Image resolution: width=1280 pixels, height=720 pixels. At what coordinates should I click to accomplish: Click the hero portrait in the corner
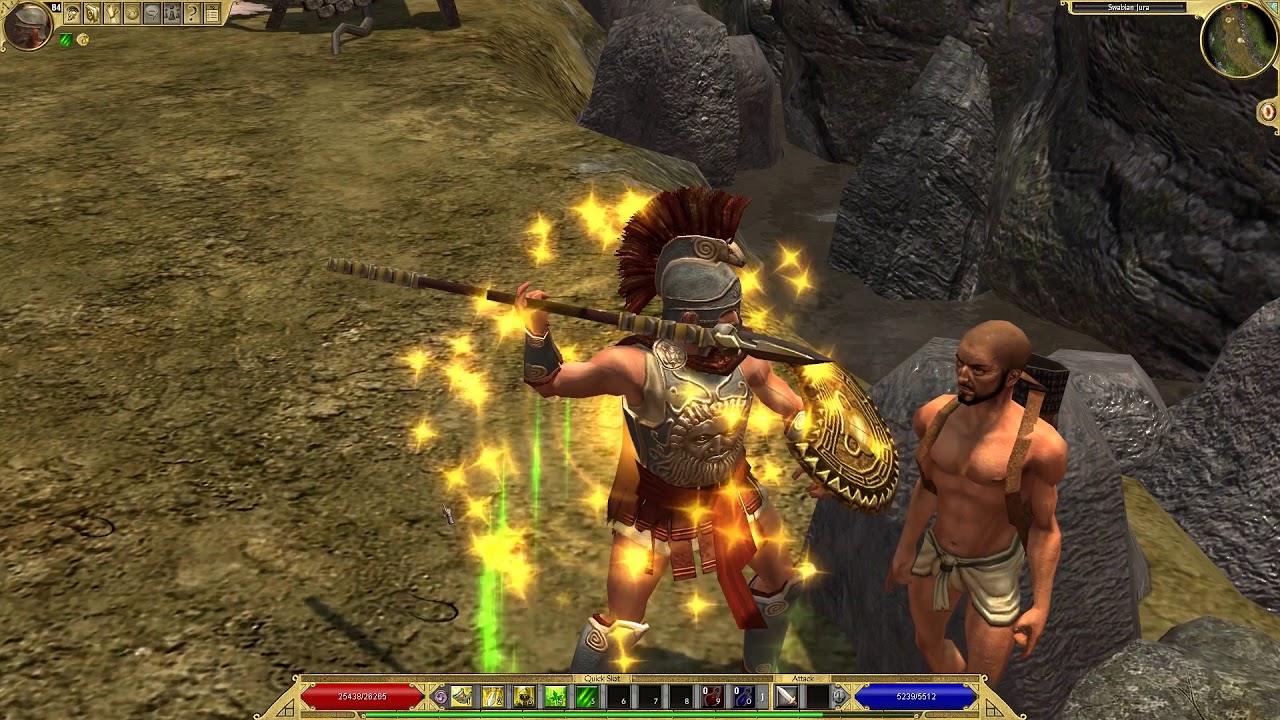27,25
